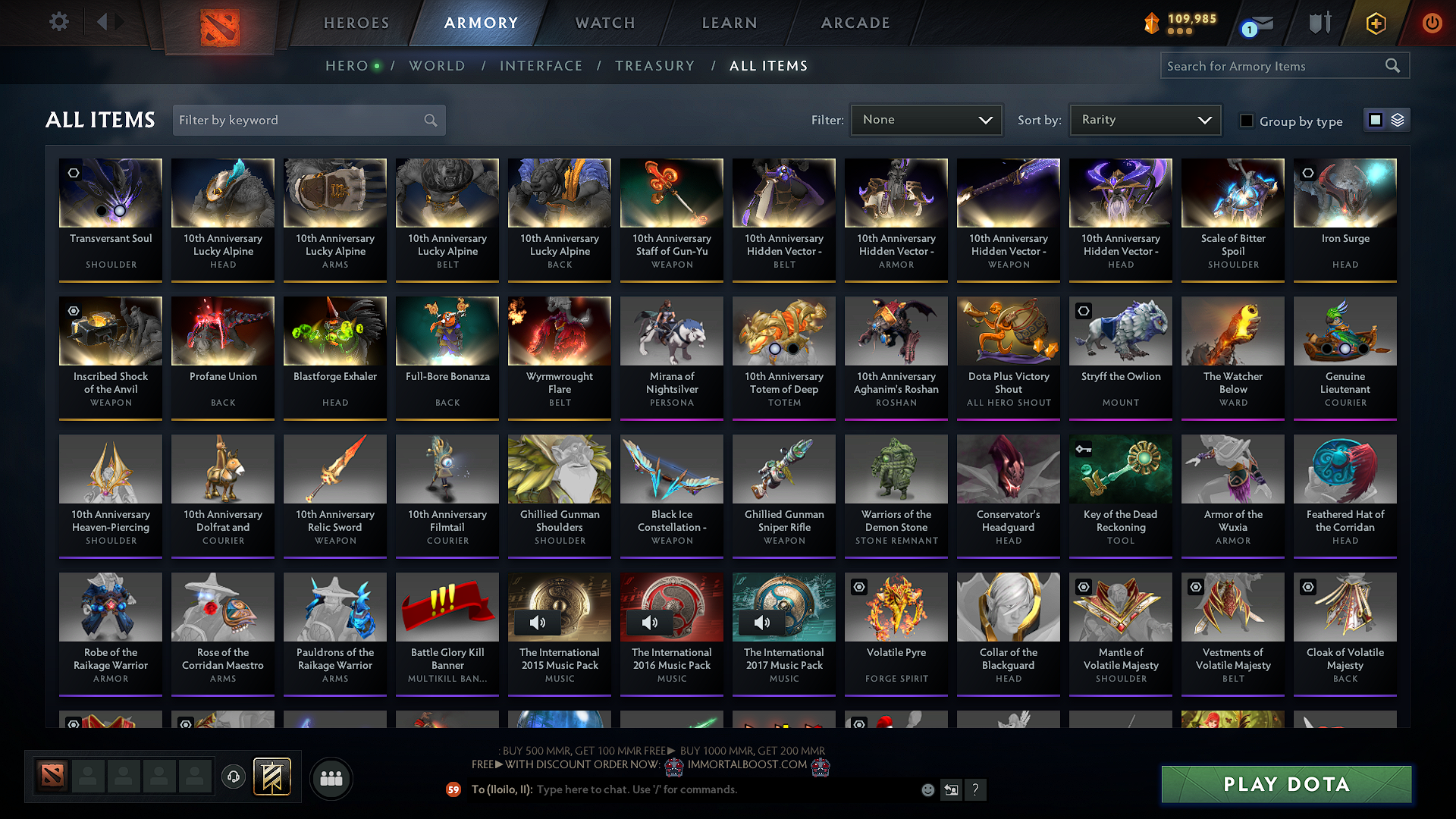Toggle the grid view layout button
The height and width of the screenshot is (819, 1456).
pyautogui.click(x=1376, y=119)
